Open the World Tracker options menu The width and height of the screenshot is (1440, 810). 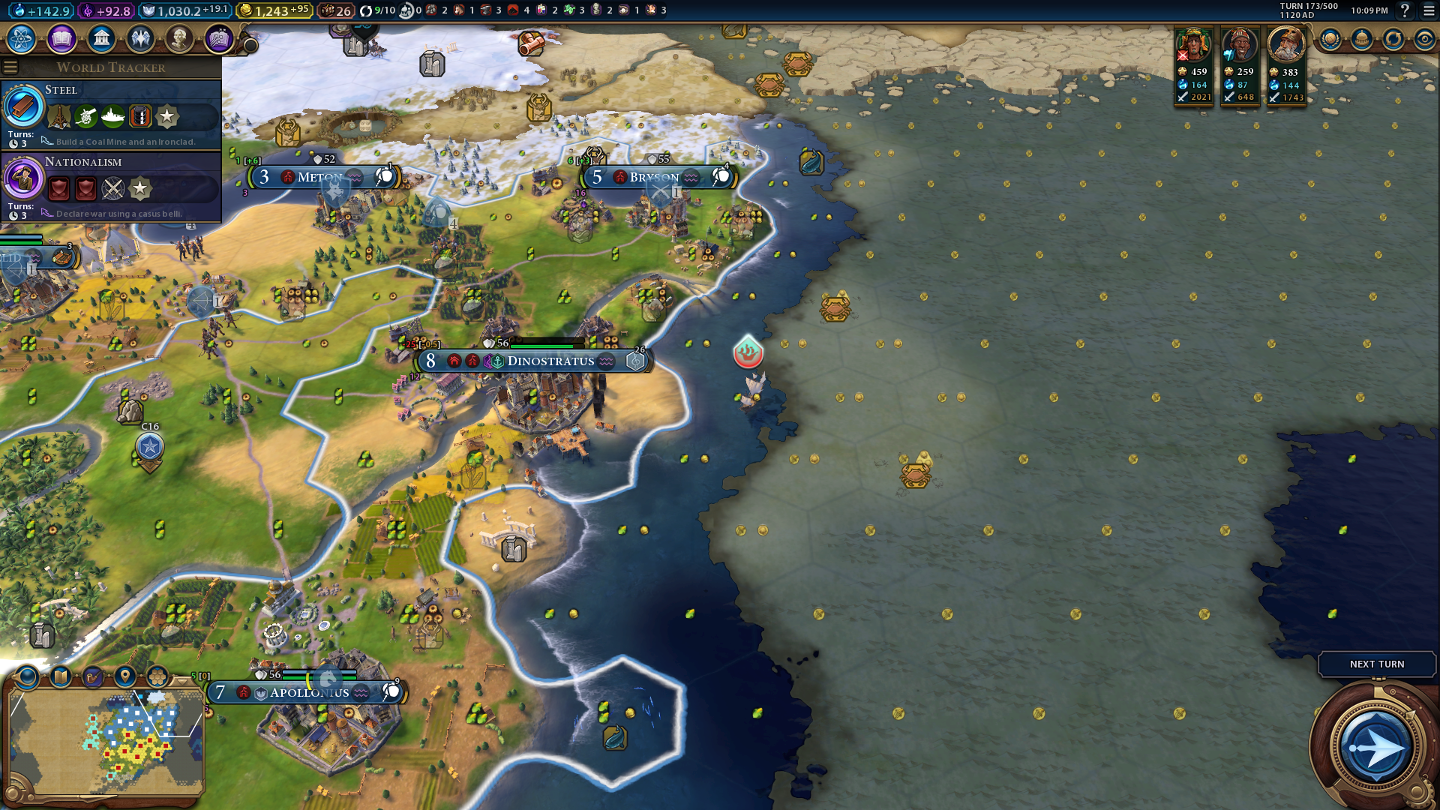point(10,67)
